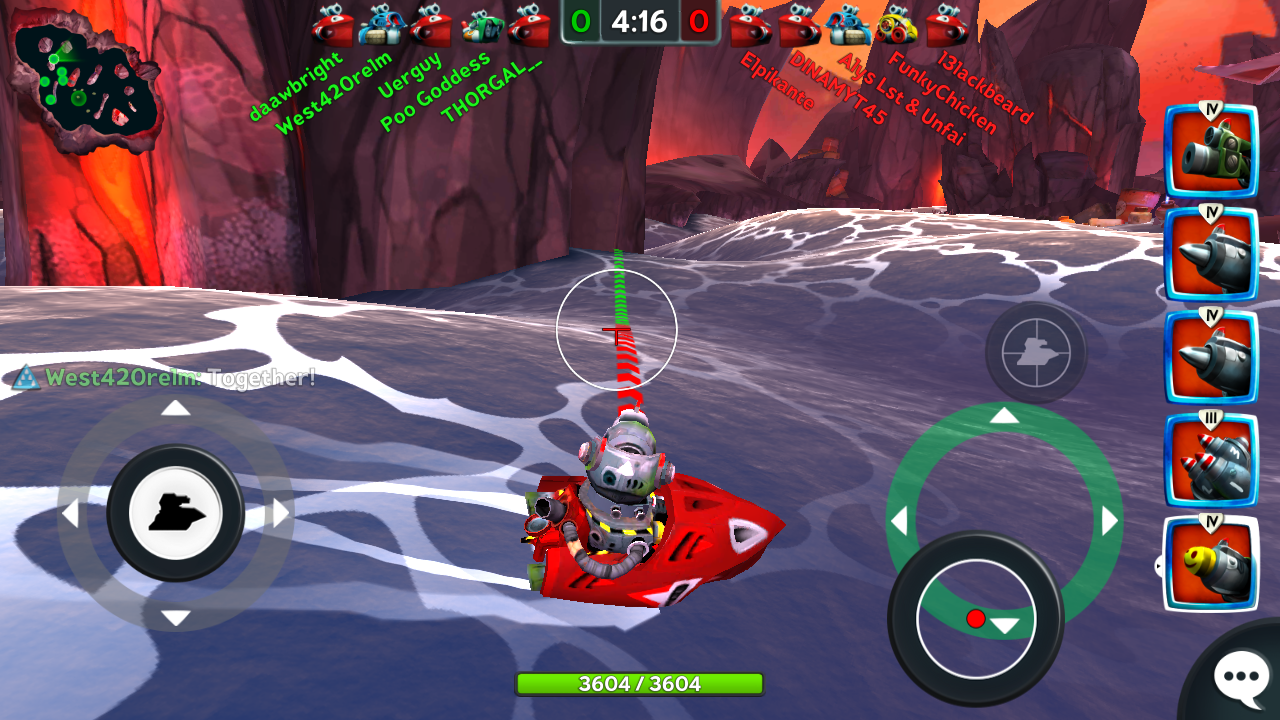
Task: Tap the green aiming ring's right arrow
Action: point(1109,521)
